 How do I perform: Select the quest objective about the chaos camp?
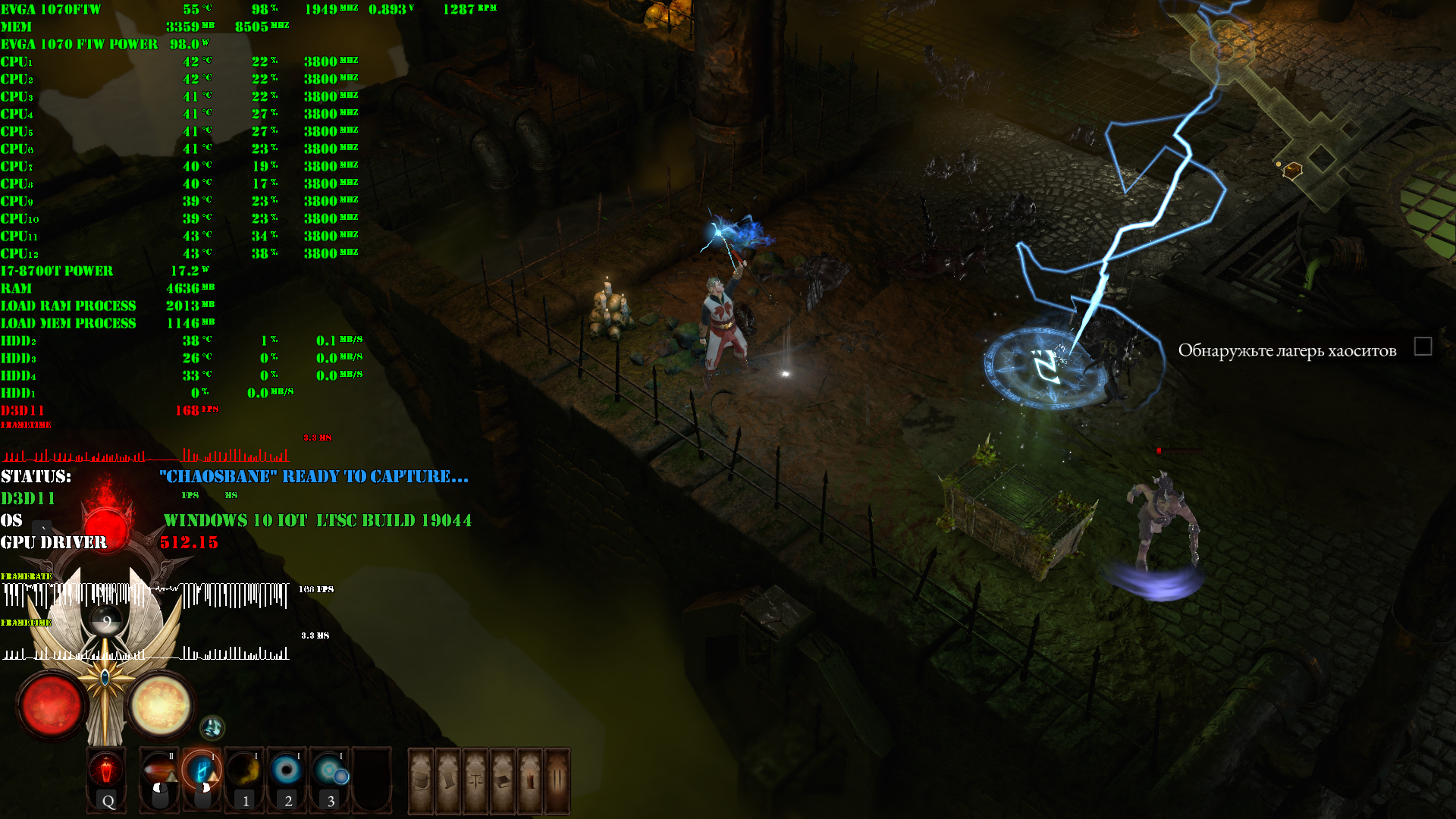click(x=1287, y=350)
